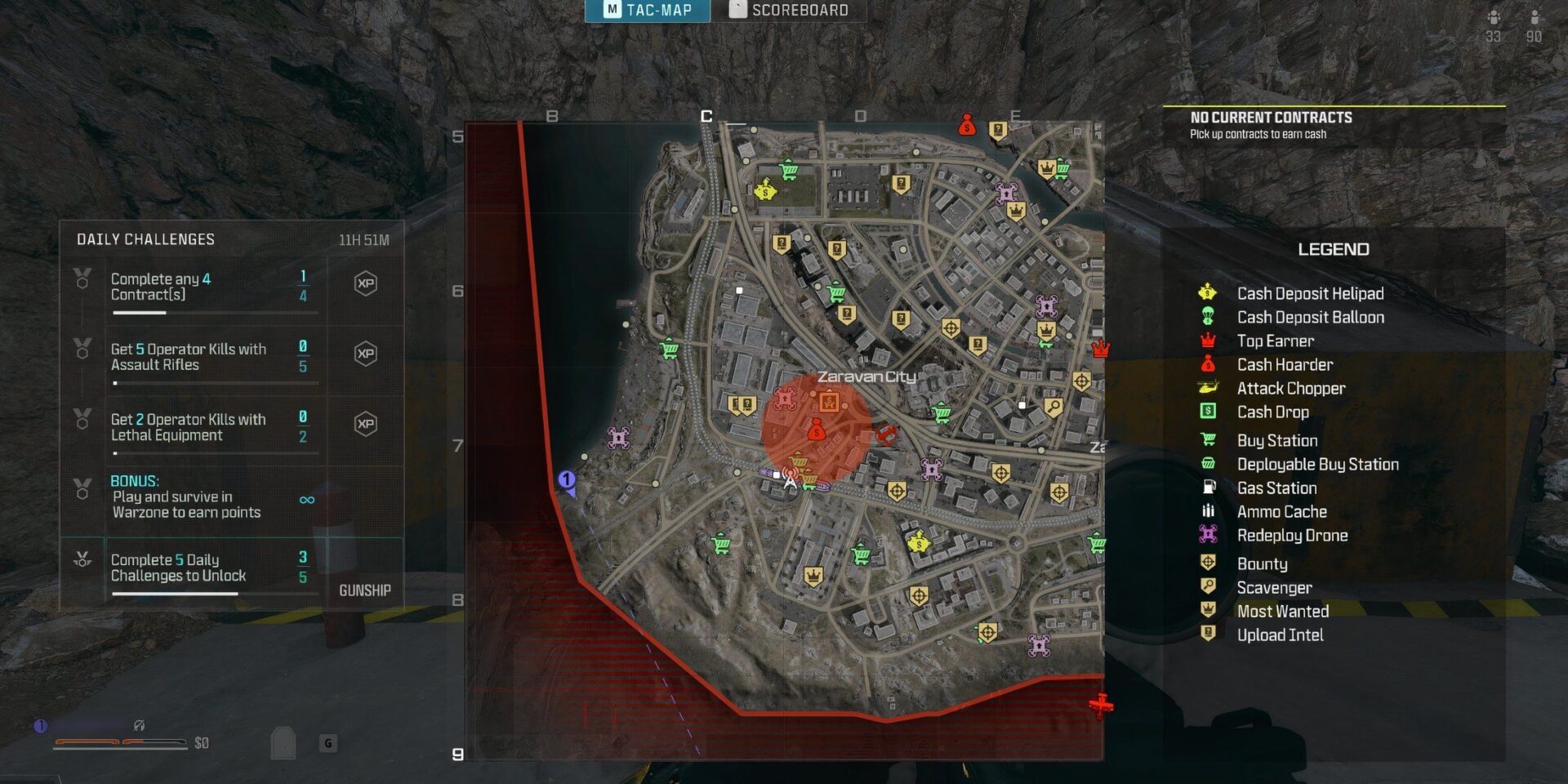Switch to the Scoreboard tab
1568x784 pixels.
788,9
